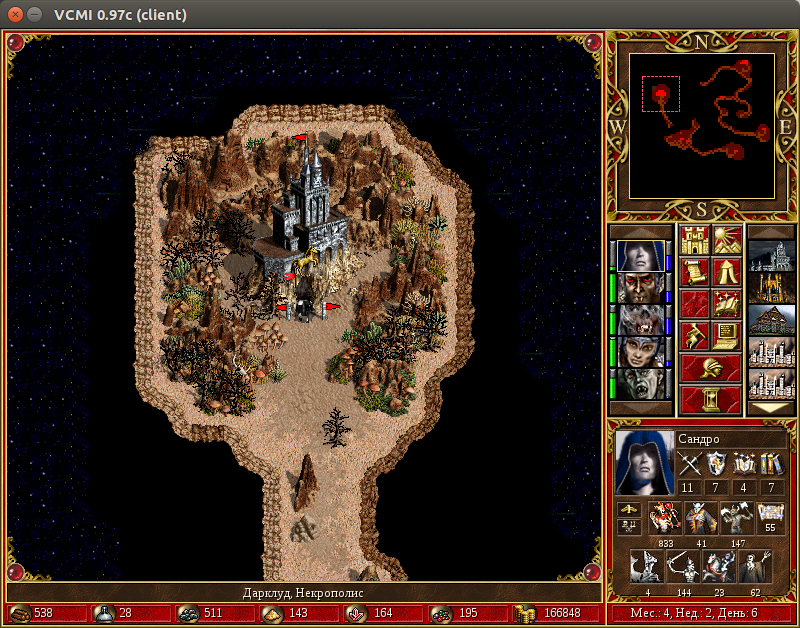800x628 pixels.
Task: Select the brown-skinned red-eyed vampire hero portrait
Action: 639,288
